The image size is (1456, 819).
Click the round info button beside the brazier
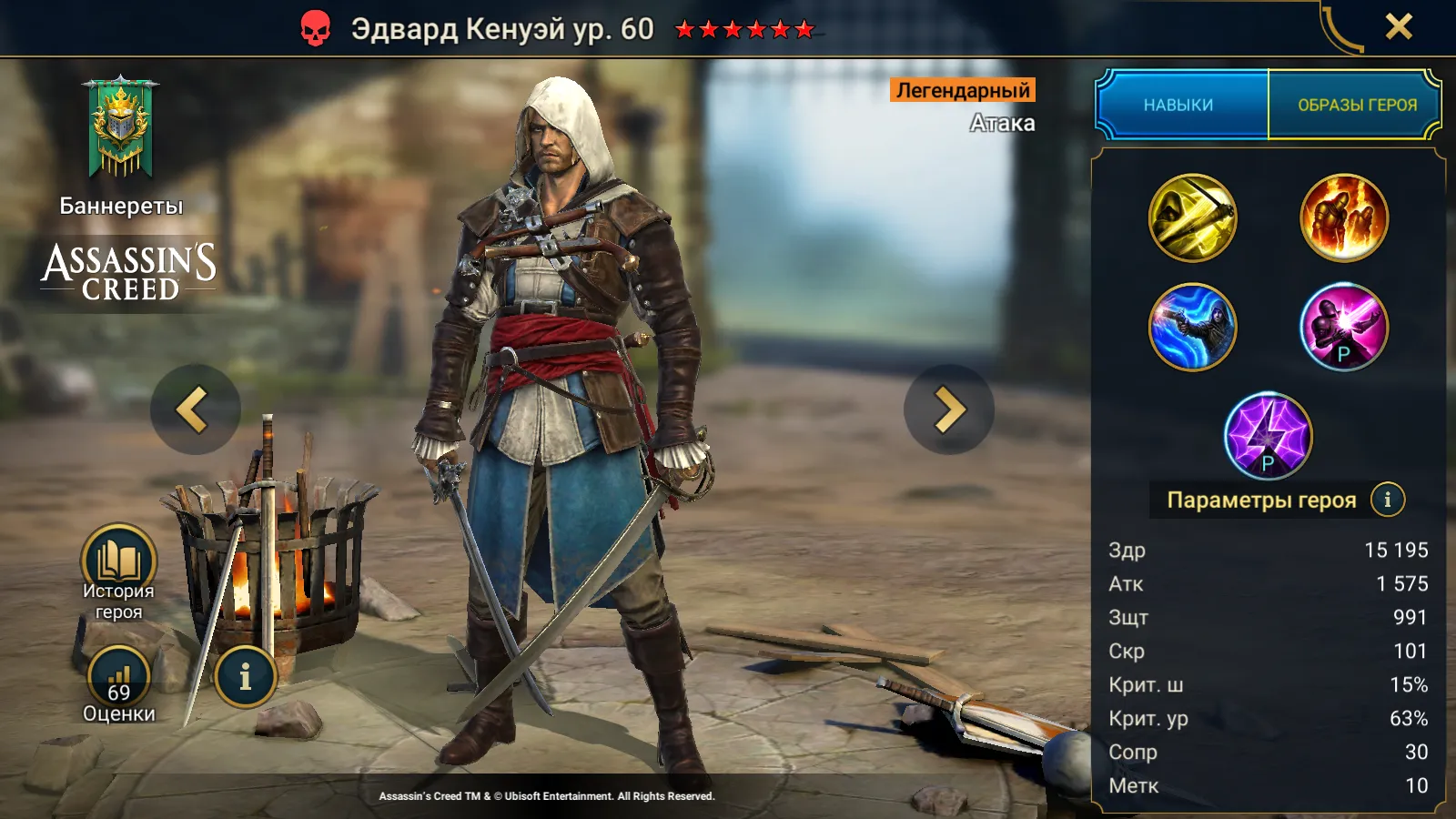coord(245,677)
